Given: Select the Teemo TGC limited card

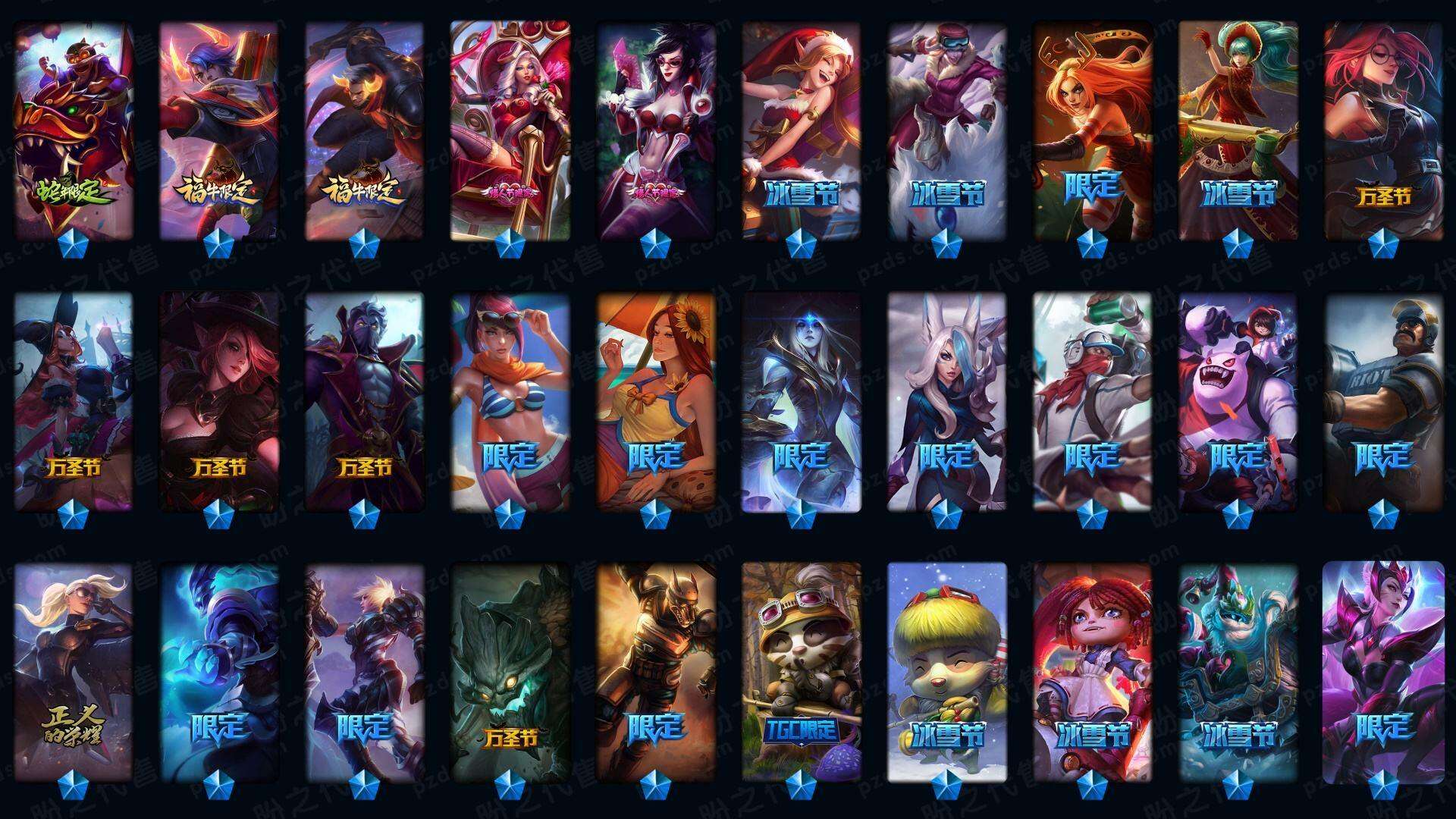Looking at the screenshot, I should pos(801,671).
